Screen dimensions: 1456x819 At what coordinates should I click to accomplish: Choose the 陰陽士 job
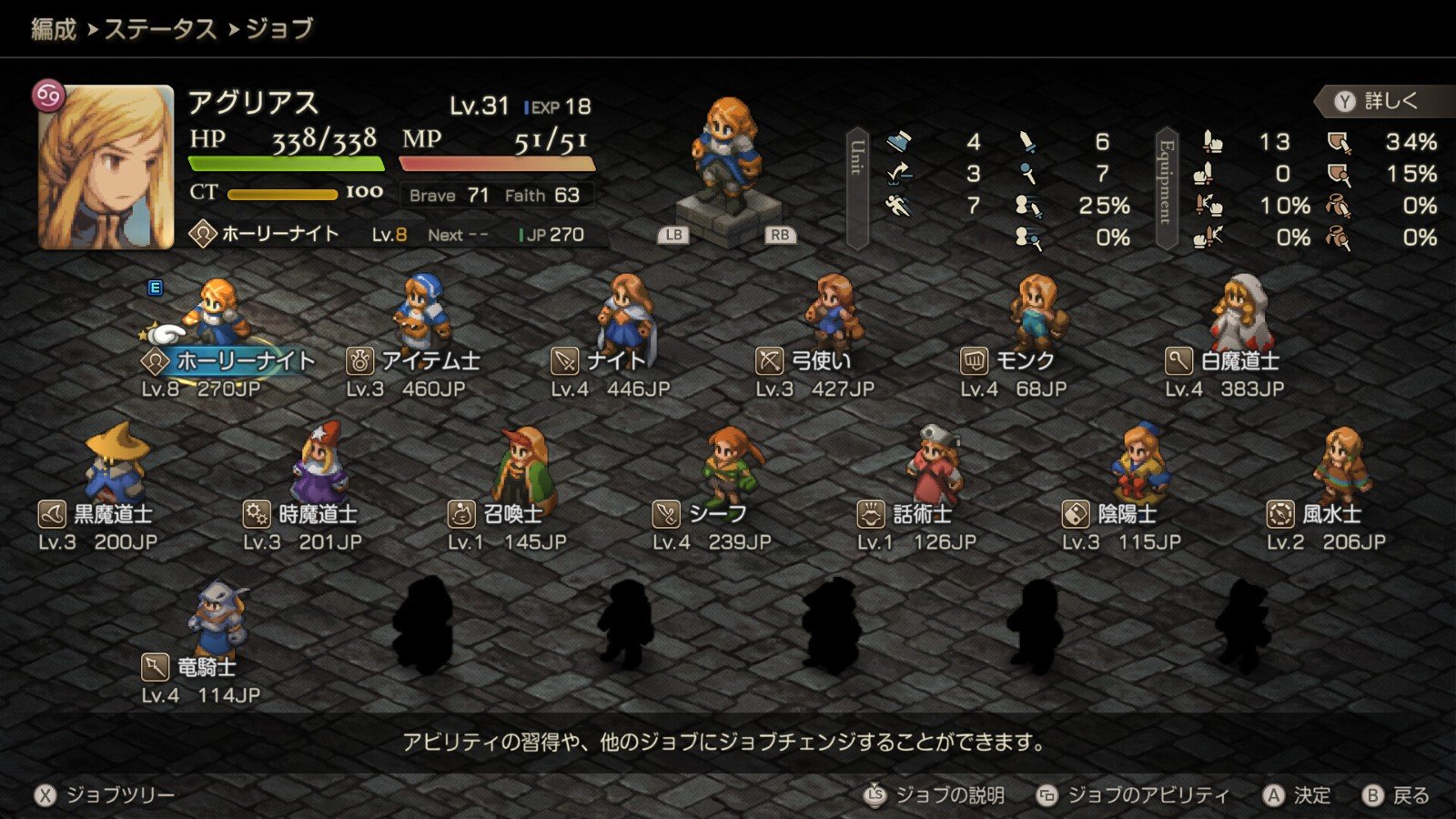click(x=1110, y=514)
